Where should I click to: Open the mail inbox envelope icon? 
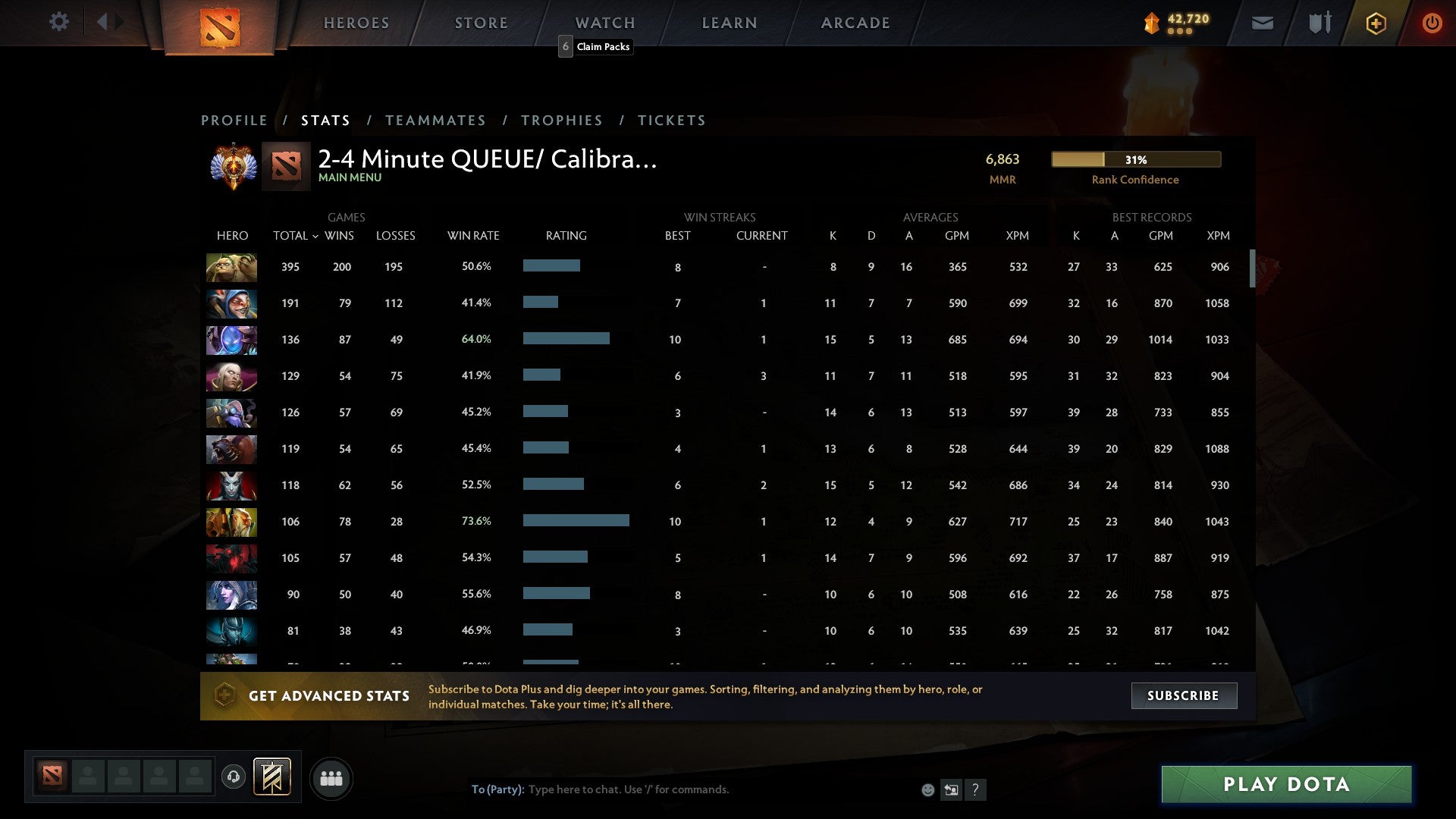pos(1261,23)
